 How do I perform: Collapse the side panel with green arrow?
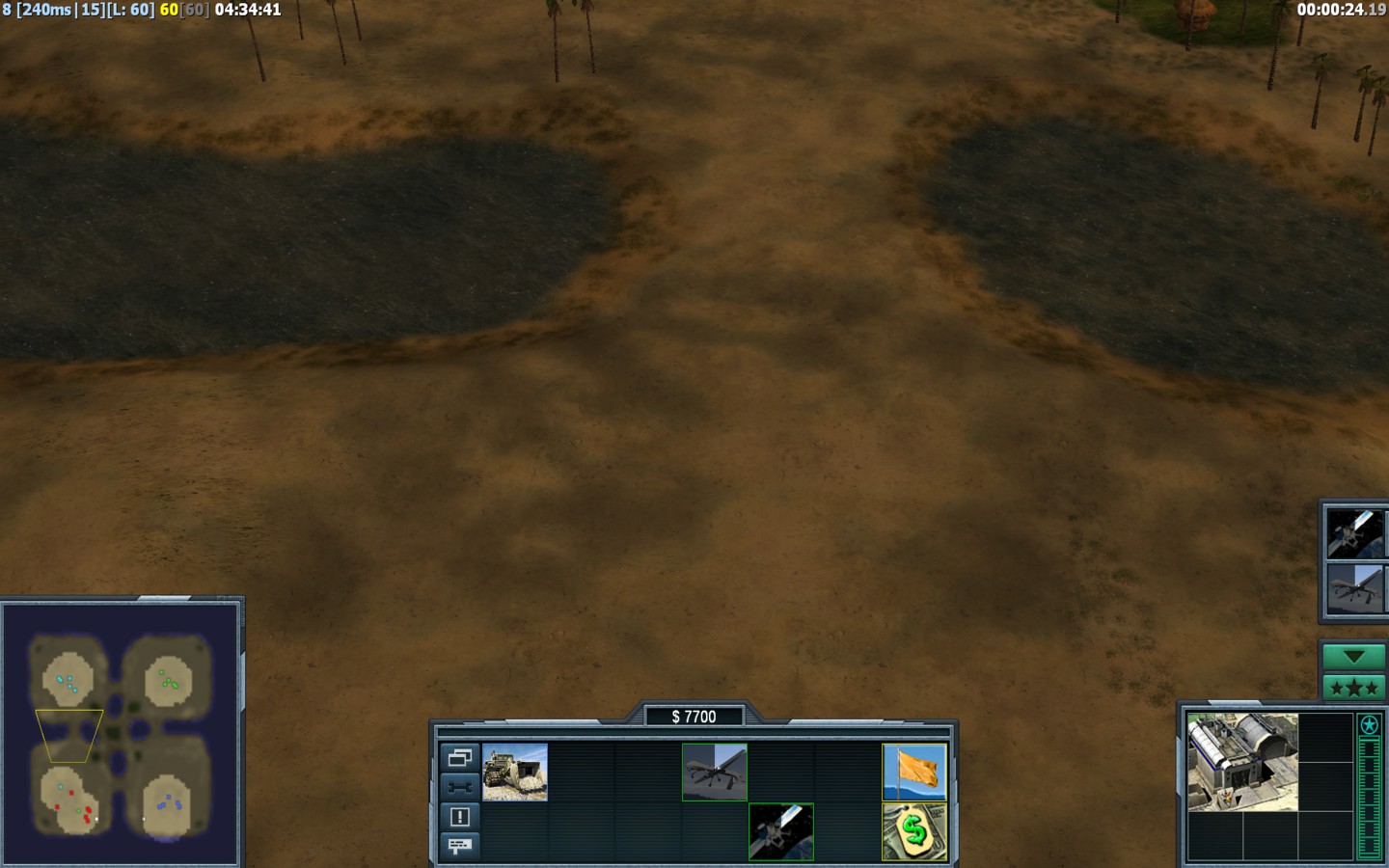pos(1354,657)
